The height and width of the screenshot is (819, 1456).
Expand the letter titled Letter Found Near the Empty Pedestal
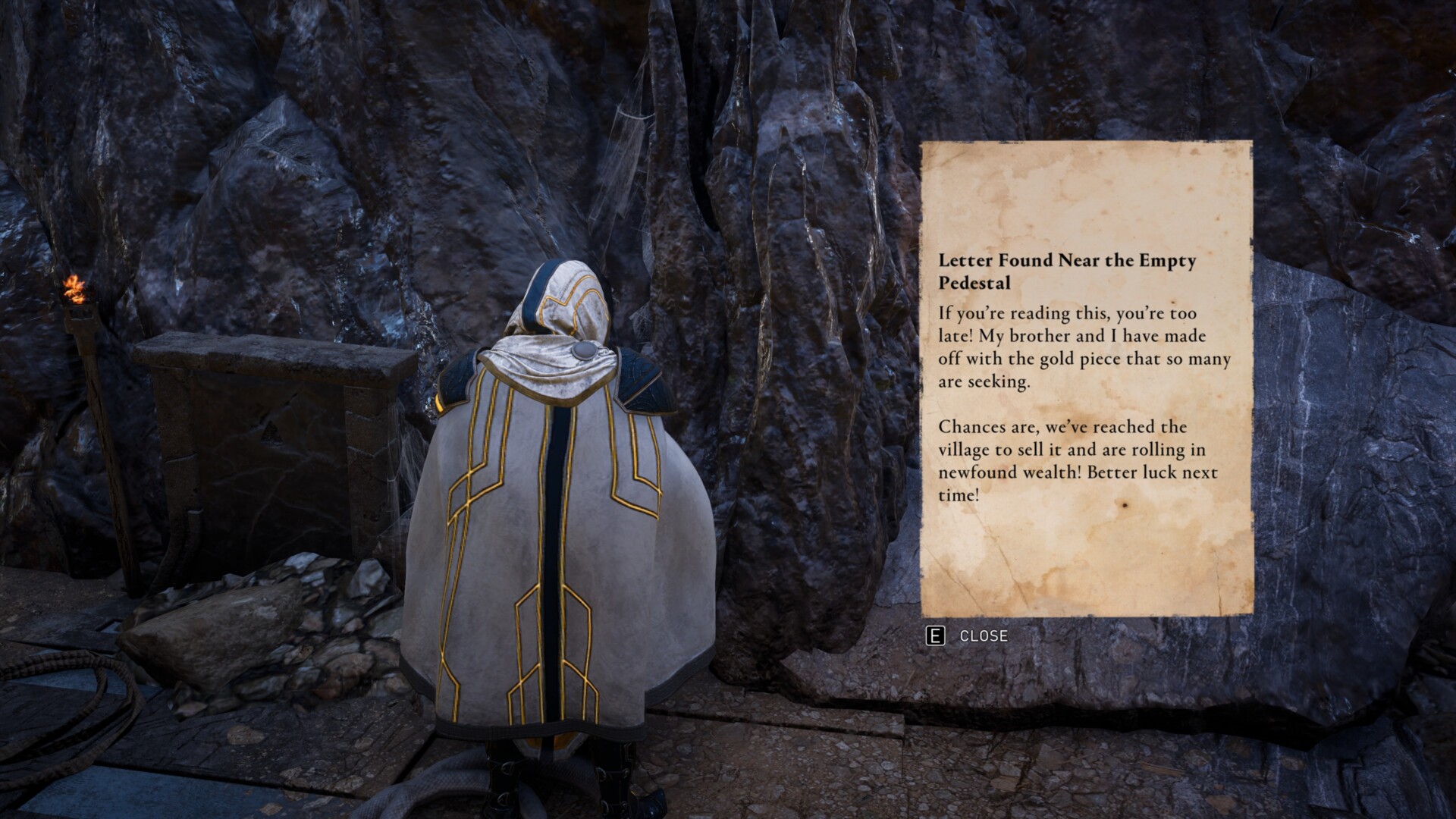point(1069,269)
